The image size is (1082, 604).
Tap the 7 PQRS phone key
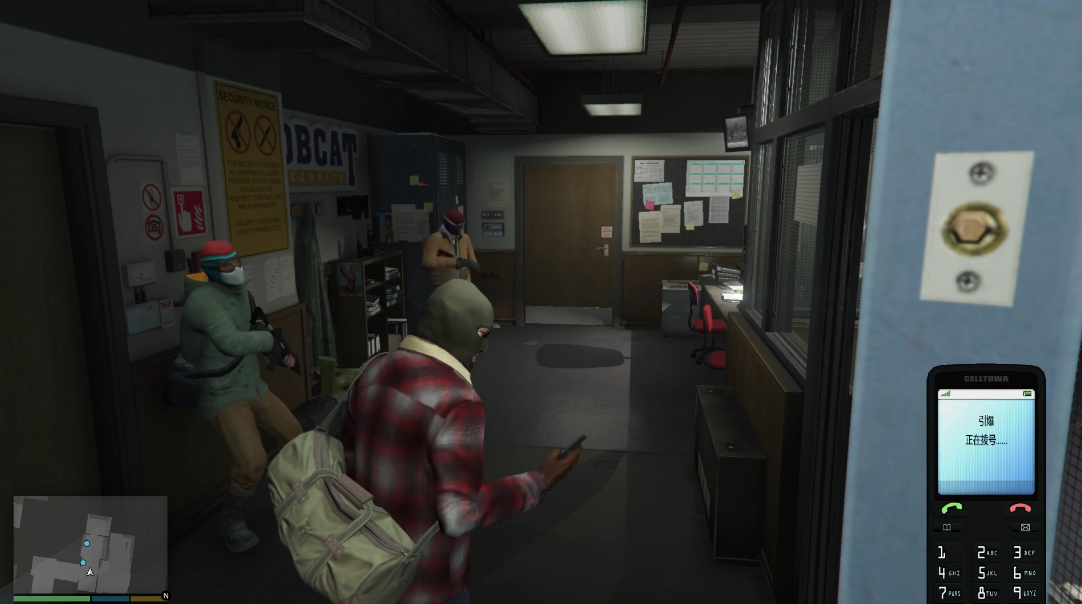click(943, 594)
